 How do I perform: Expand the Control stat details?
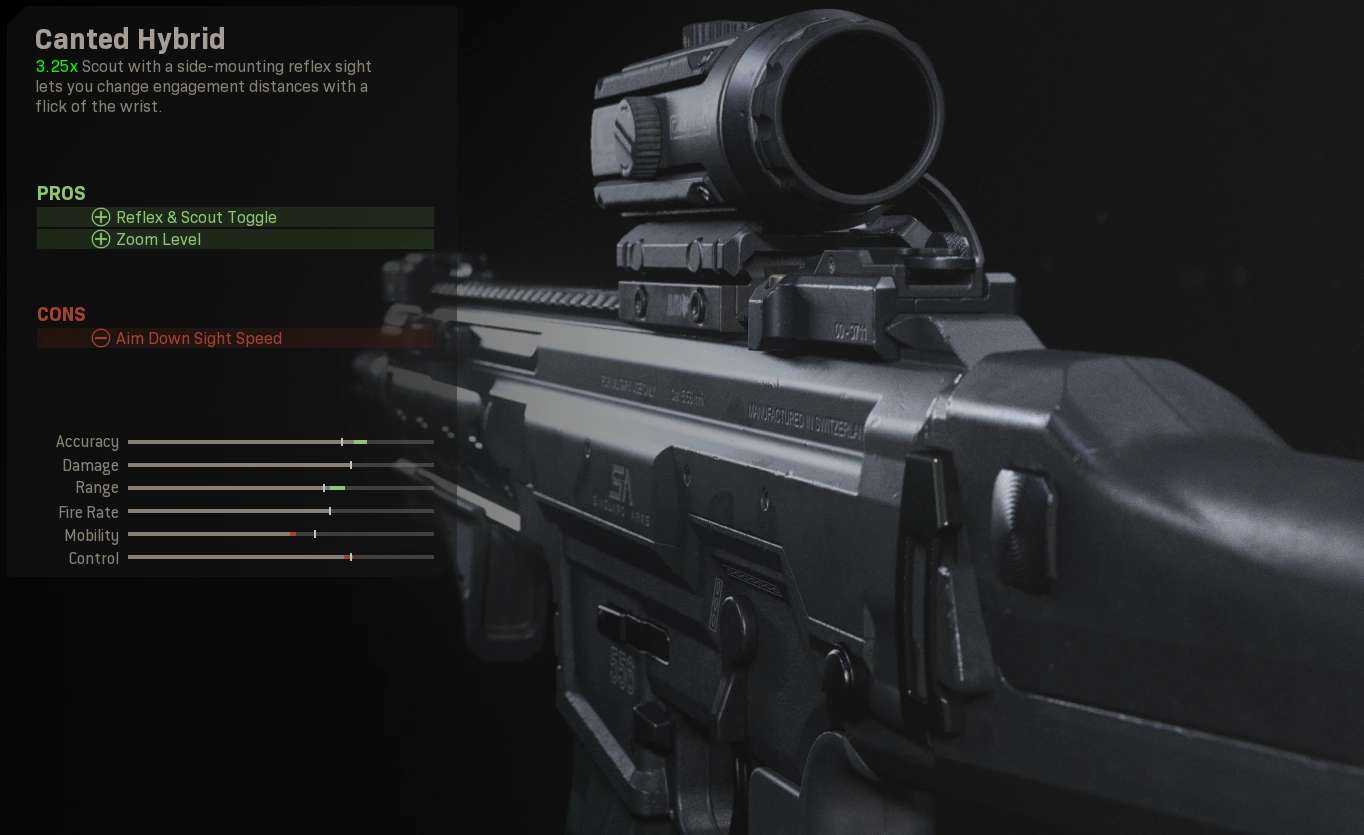(x=93, y=558)
